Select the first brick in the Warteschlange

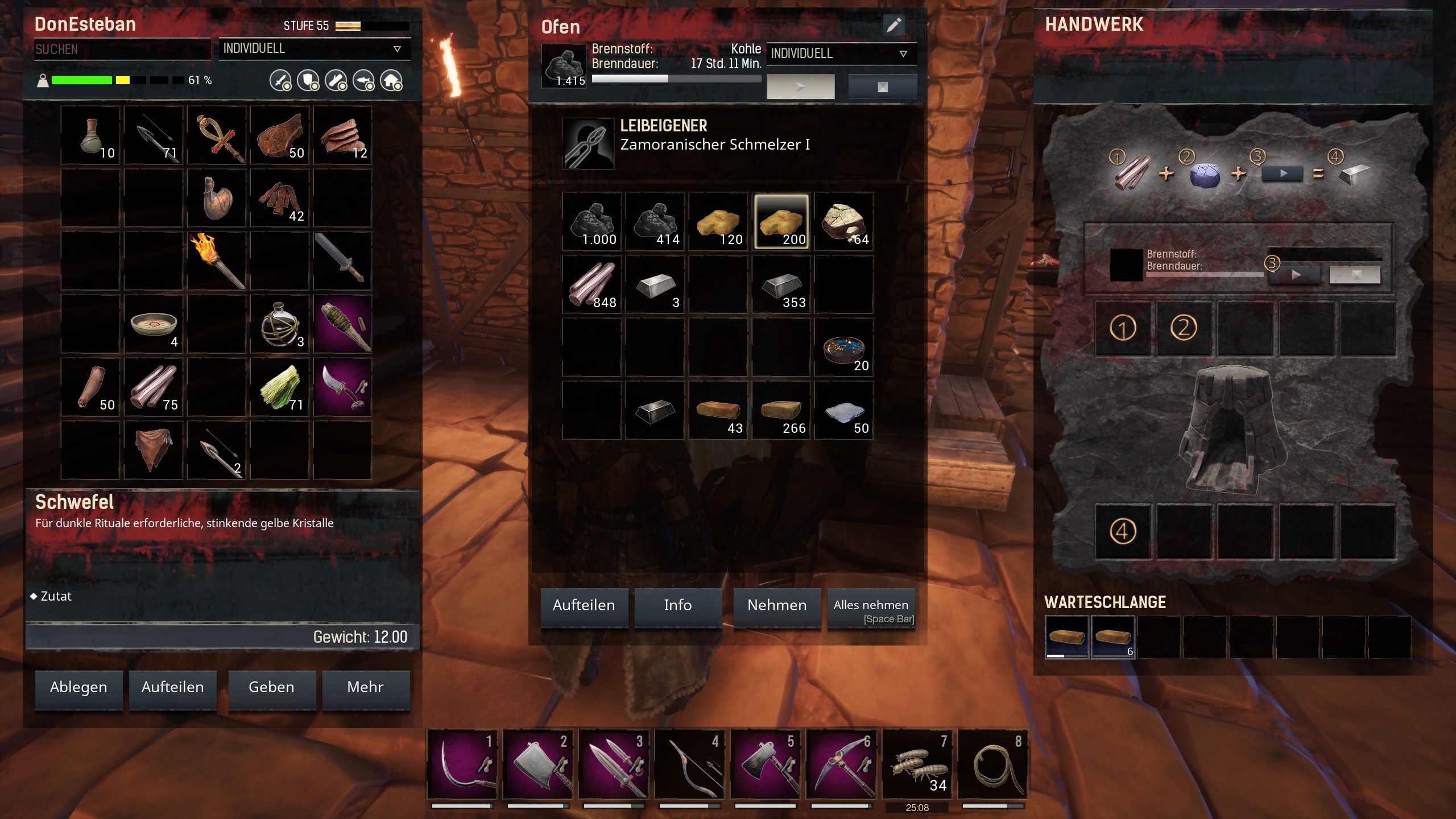(x=1066, y=637)
